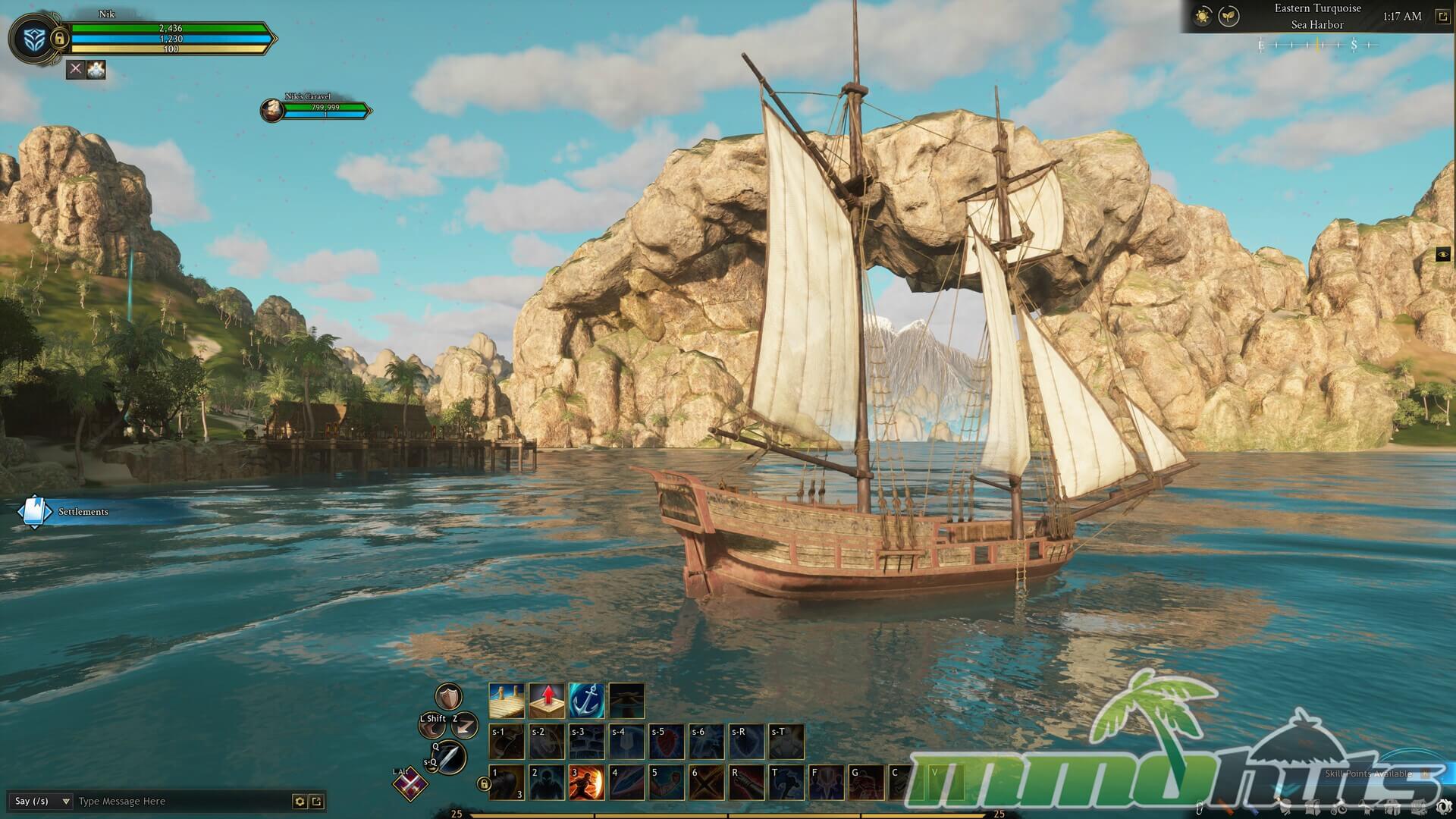
Task: Click the wooden dock ship ability
Action: tap(507, 700)
